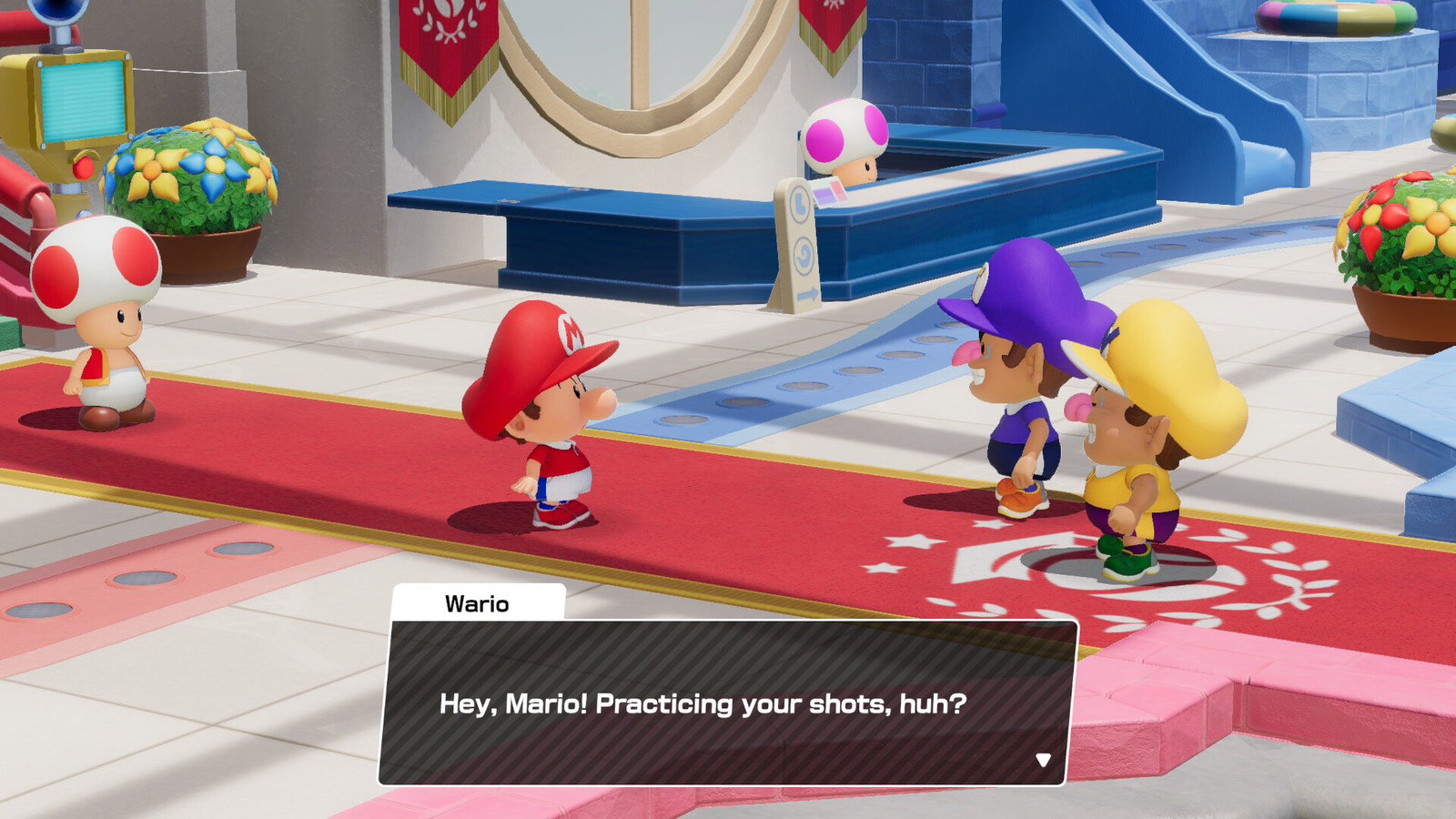Image resolution: width=1456 pixels, height=819 pixels.
Task: Click the Wario nameplate above the dialogue
Action: pyautogui.click(x=477, y=603)
